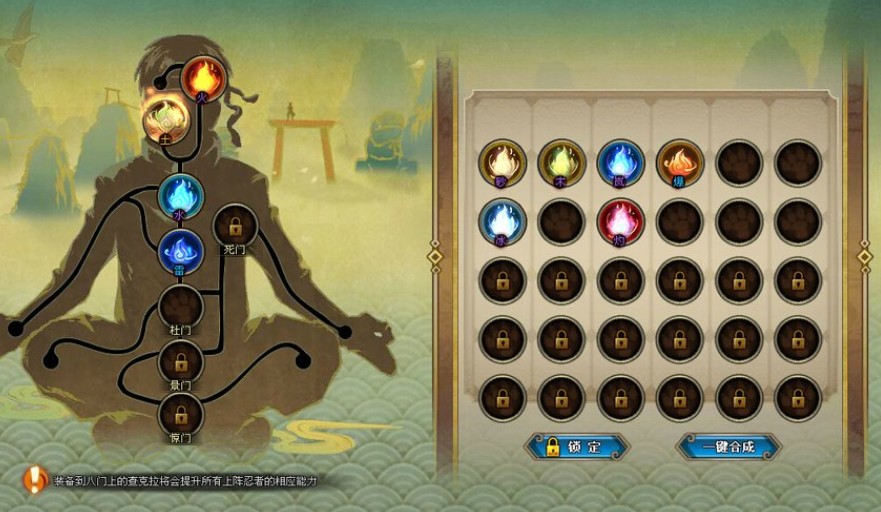Viewport: 881px width, 512px height.
Task: Pick the ice (冰) chakra from inventory
Action: (x=502, y=221)
